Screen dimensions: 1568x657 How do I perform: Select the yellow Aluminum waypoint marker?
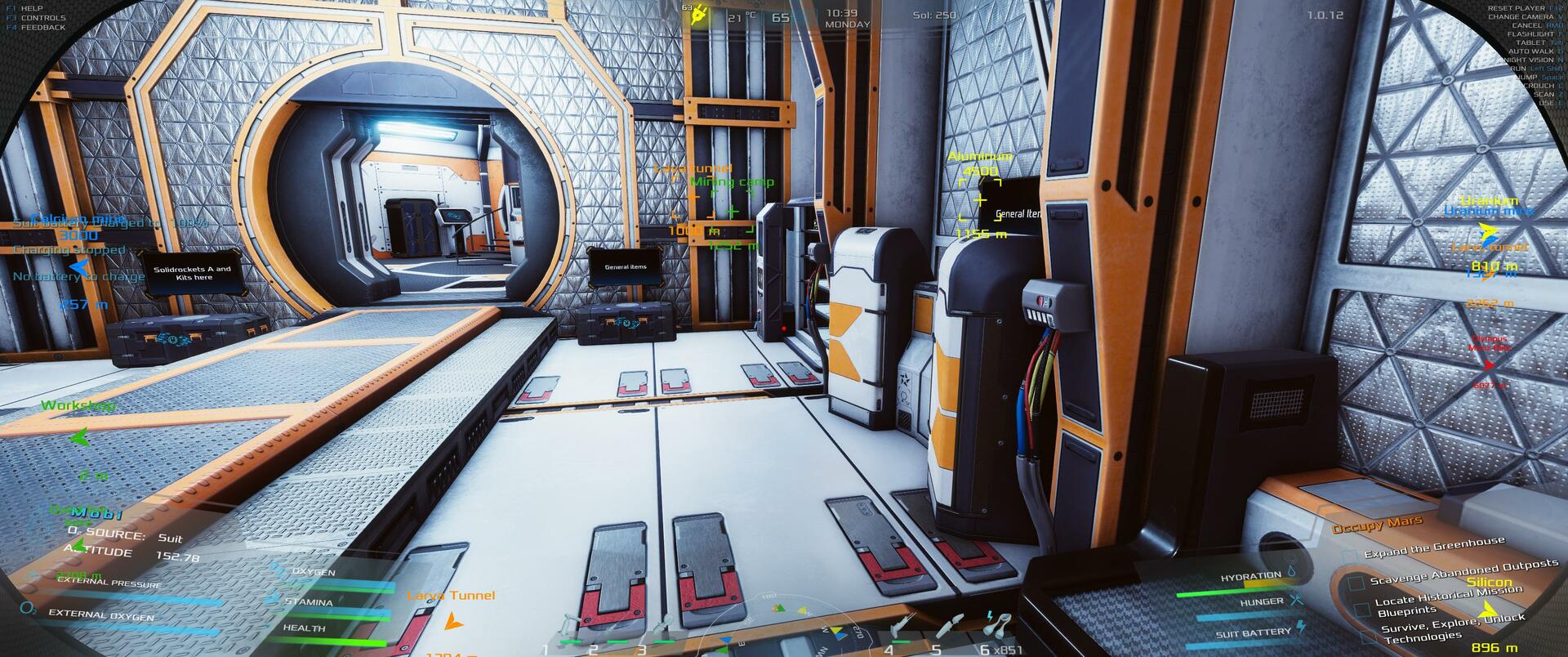(980, 200)
